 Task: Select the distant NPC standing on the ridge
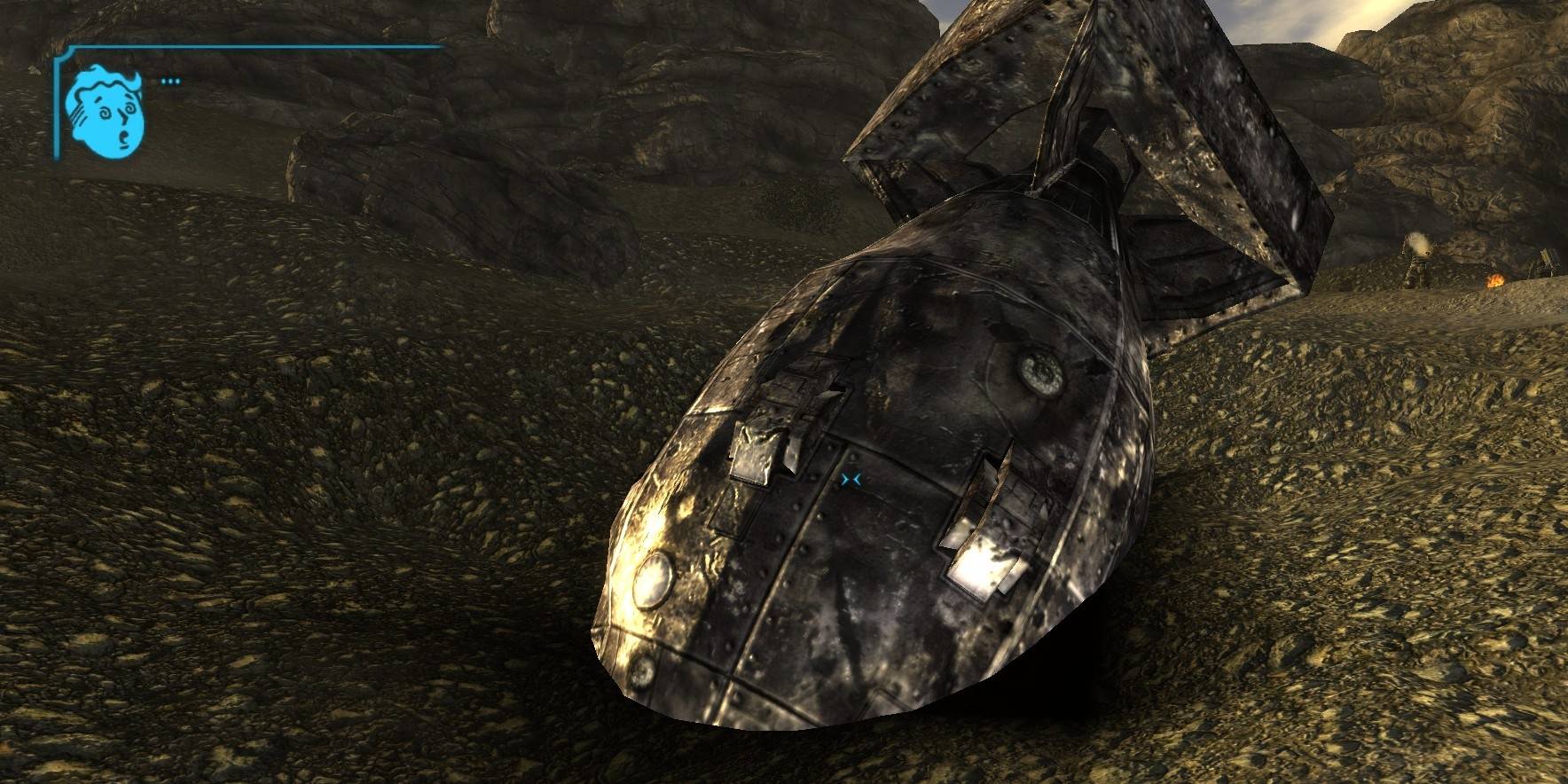coord(1417,269)
